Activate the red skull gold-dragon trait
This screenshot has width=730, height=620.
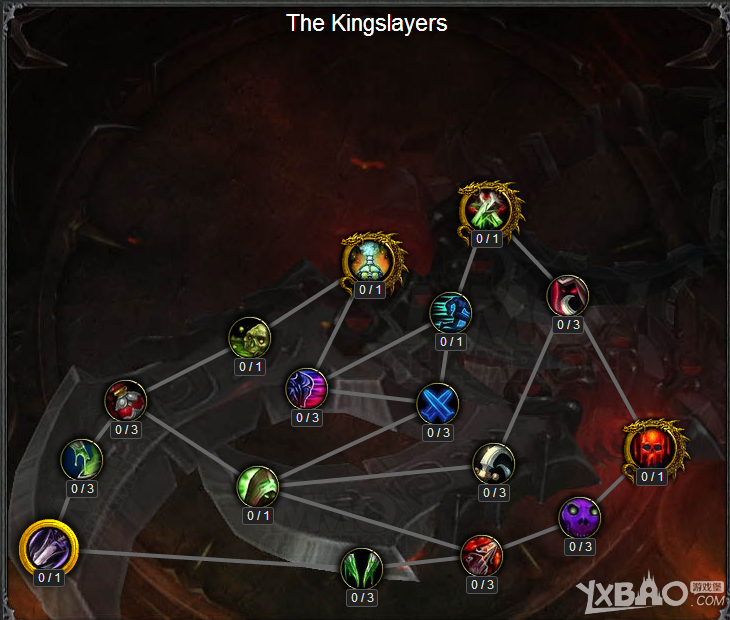click(x=651, y=446)
